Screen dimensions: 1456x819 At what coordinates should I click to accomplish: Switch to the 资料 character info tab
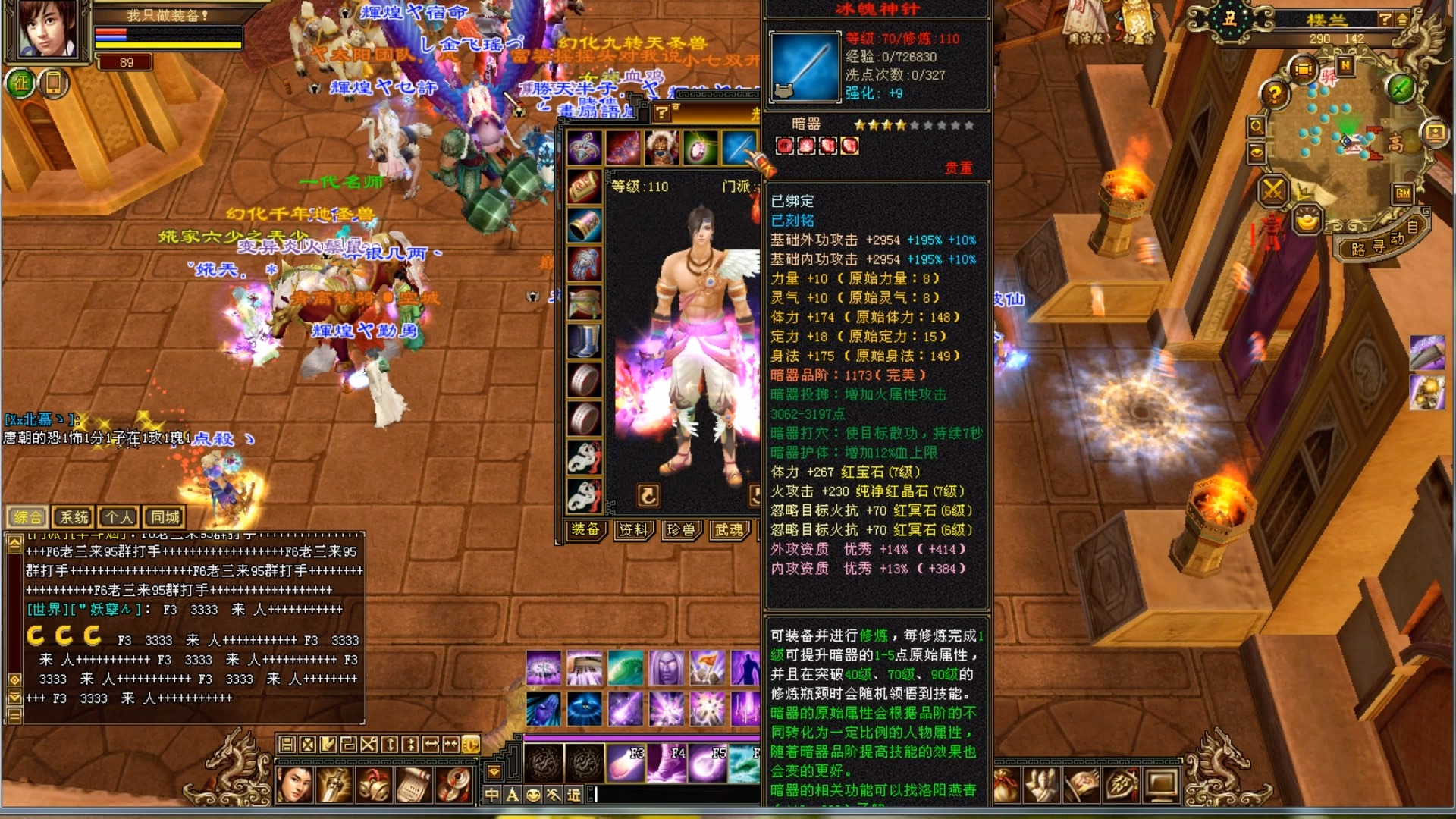[x=632, y=529]
